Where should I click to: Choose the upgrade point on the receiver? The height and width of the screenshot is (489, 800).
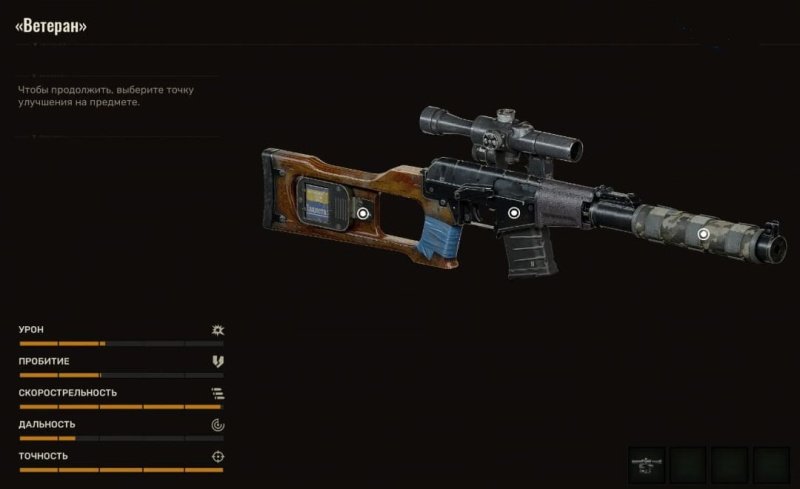[514, 212]
